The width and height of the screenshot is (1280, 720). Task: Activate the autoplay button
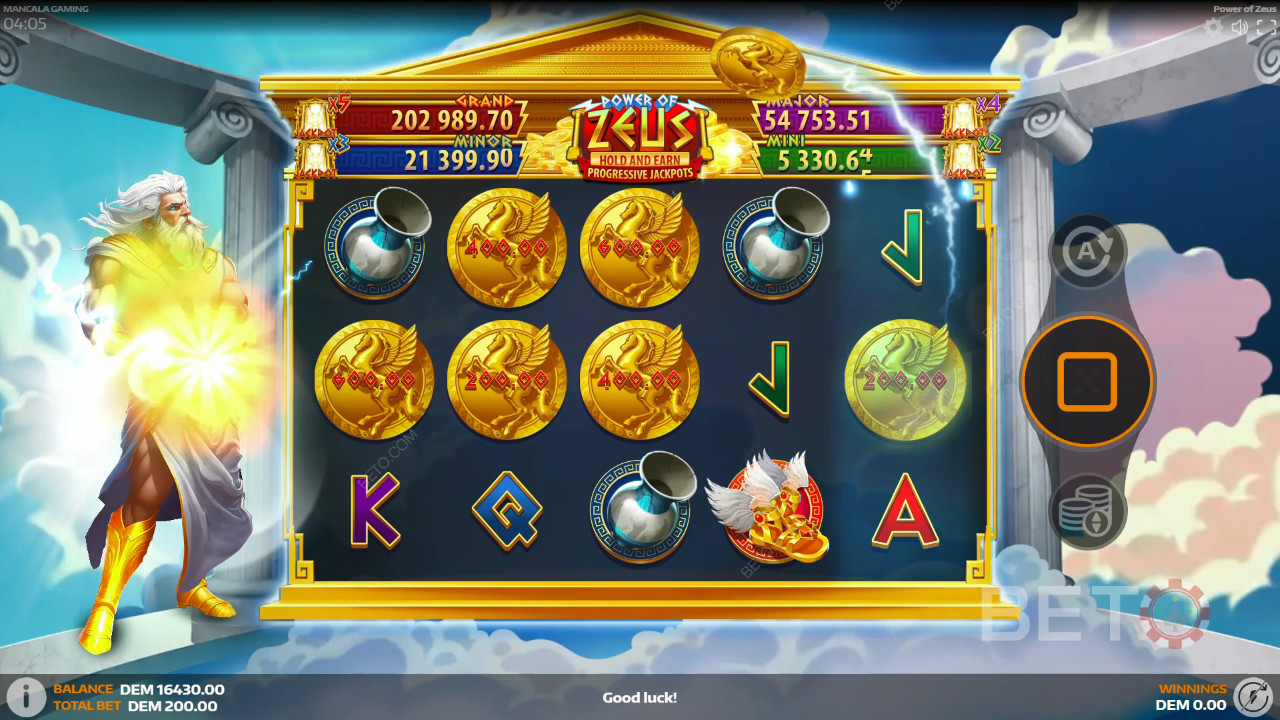1087,253
